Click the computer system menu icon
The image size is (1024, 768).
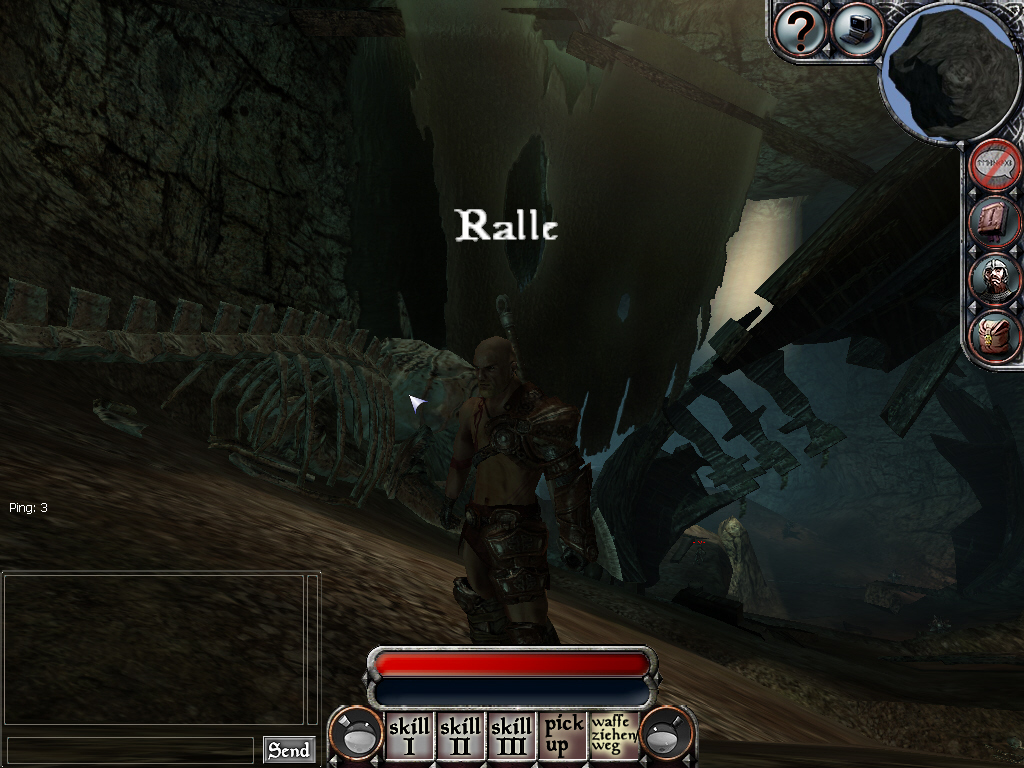click(856, 28)
